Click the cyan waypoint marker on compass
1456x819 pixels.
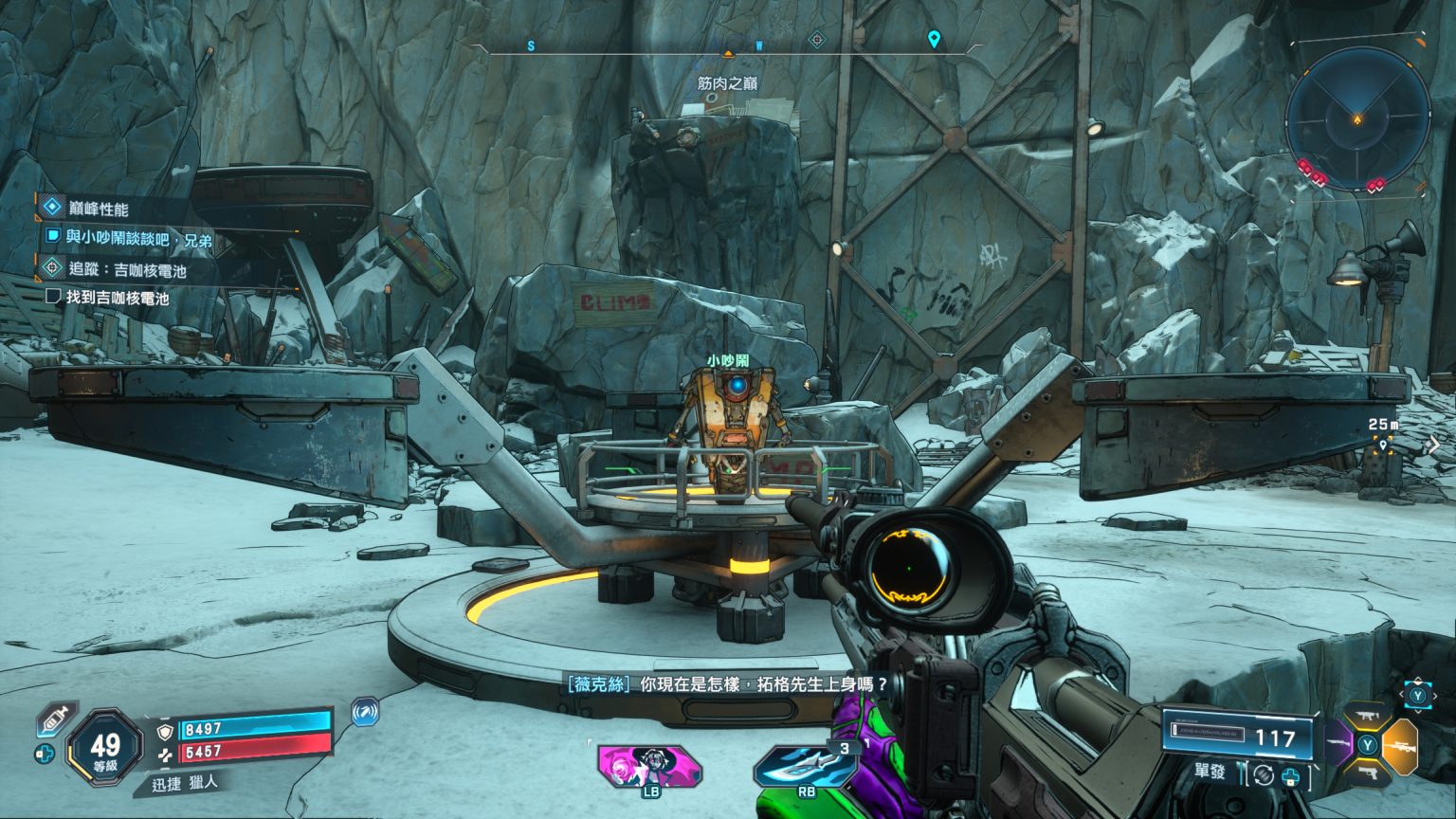point(934,40)
